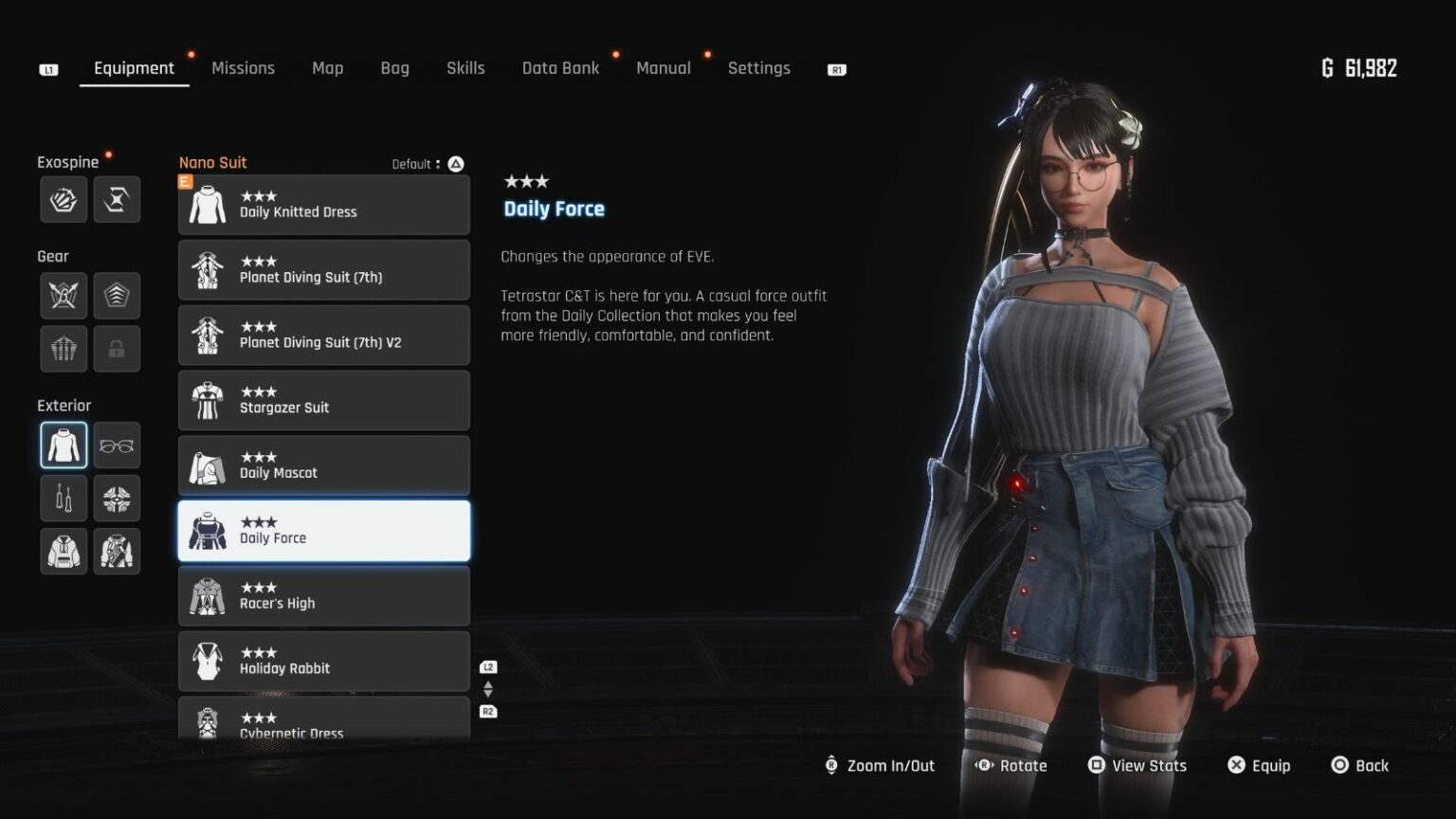Select the Eyewear category icon
This screenshot has height=819, width=1456.
click(117, 445)
